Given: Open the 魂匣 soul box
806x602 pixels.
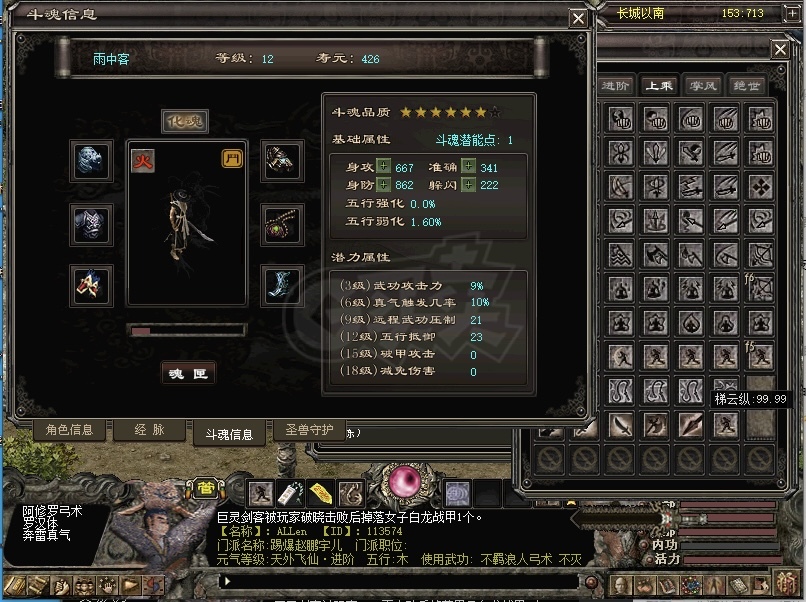Looking at the screenshot, I should click(188, 373).
